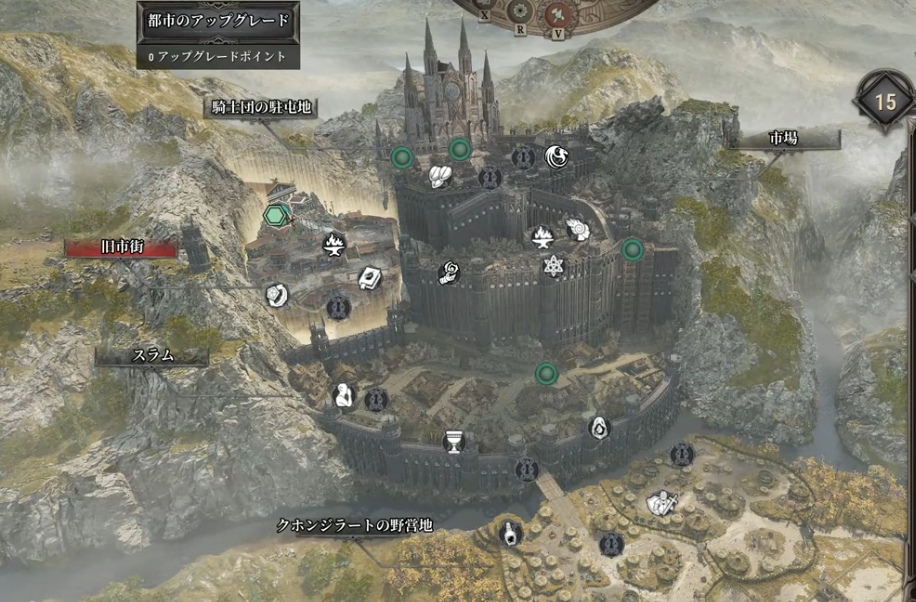Select the クホンジラートの野営地 label
Image resolution: width=916 pixels, height=602 pixels.
click(356, 525)
